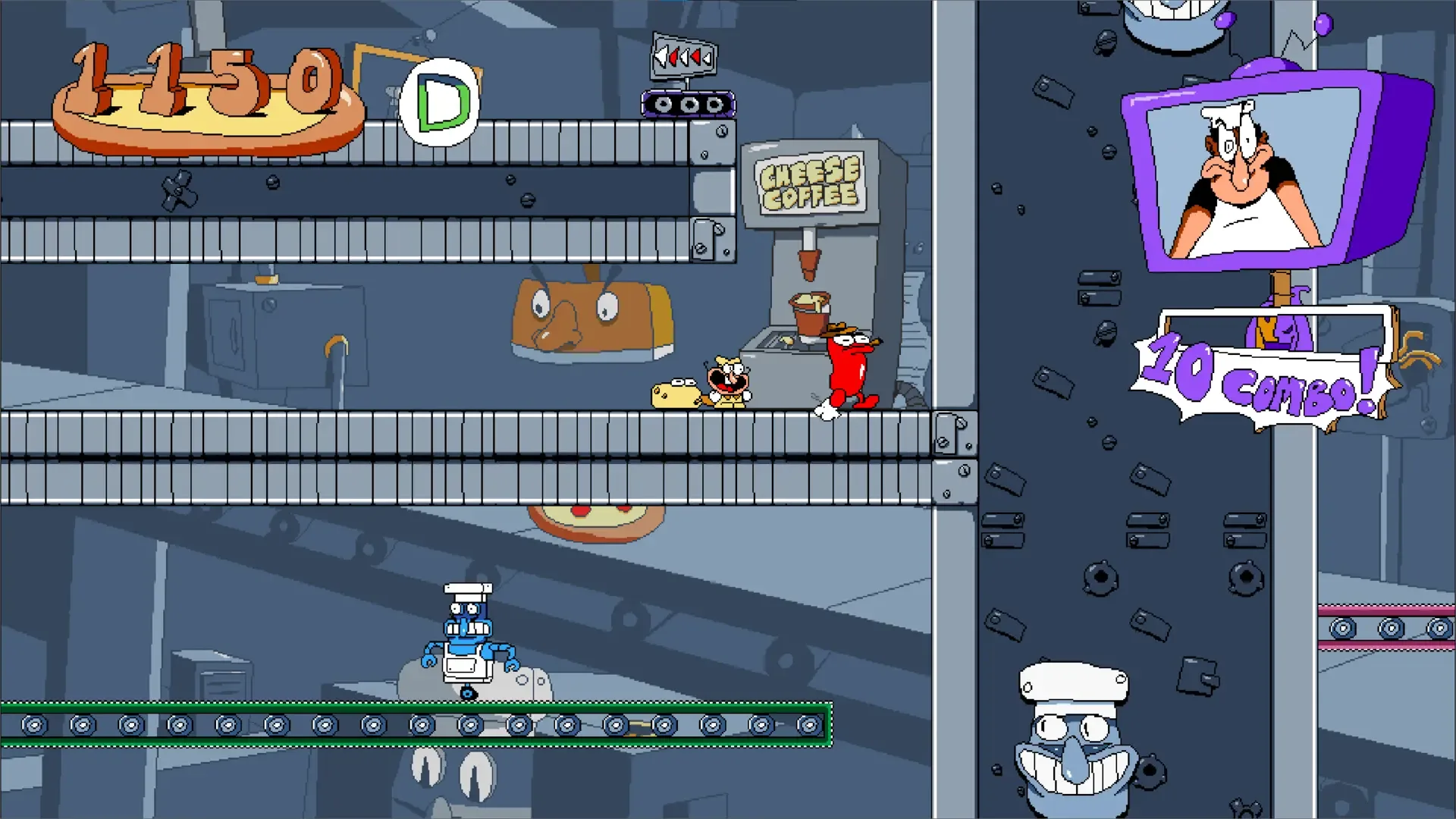Click the red arrows direction sign
Screen dimensions: 1456x819
pyautogui.click(x=682, y=55)
